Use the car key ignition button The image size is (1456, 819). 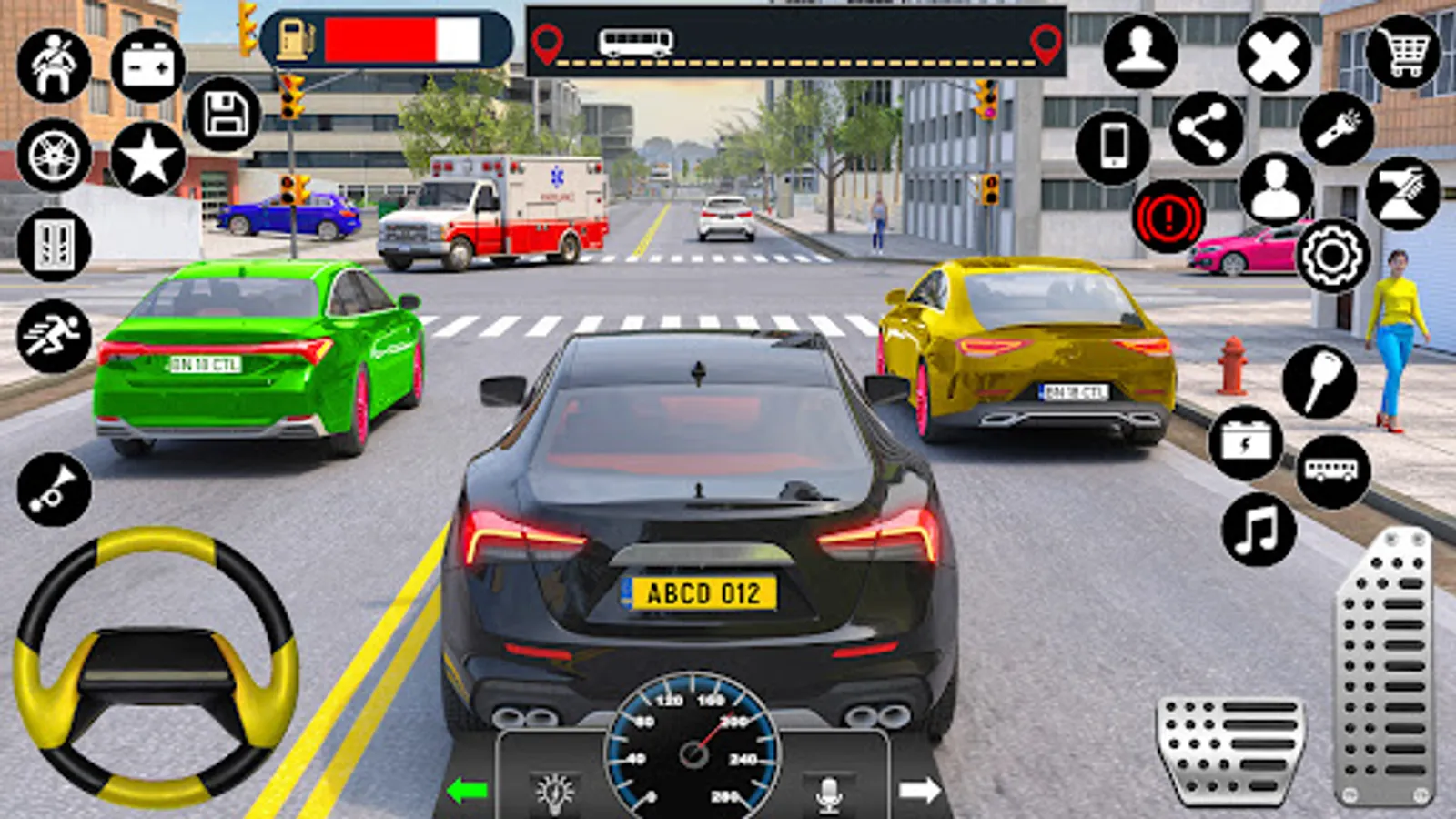pyautogui.click(x=1319, y=382)
